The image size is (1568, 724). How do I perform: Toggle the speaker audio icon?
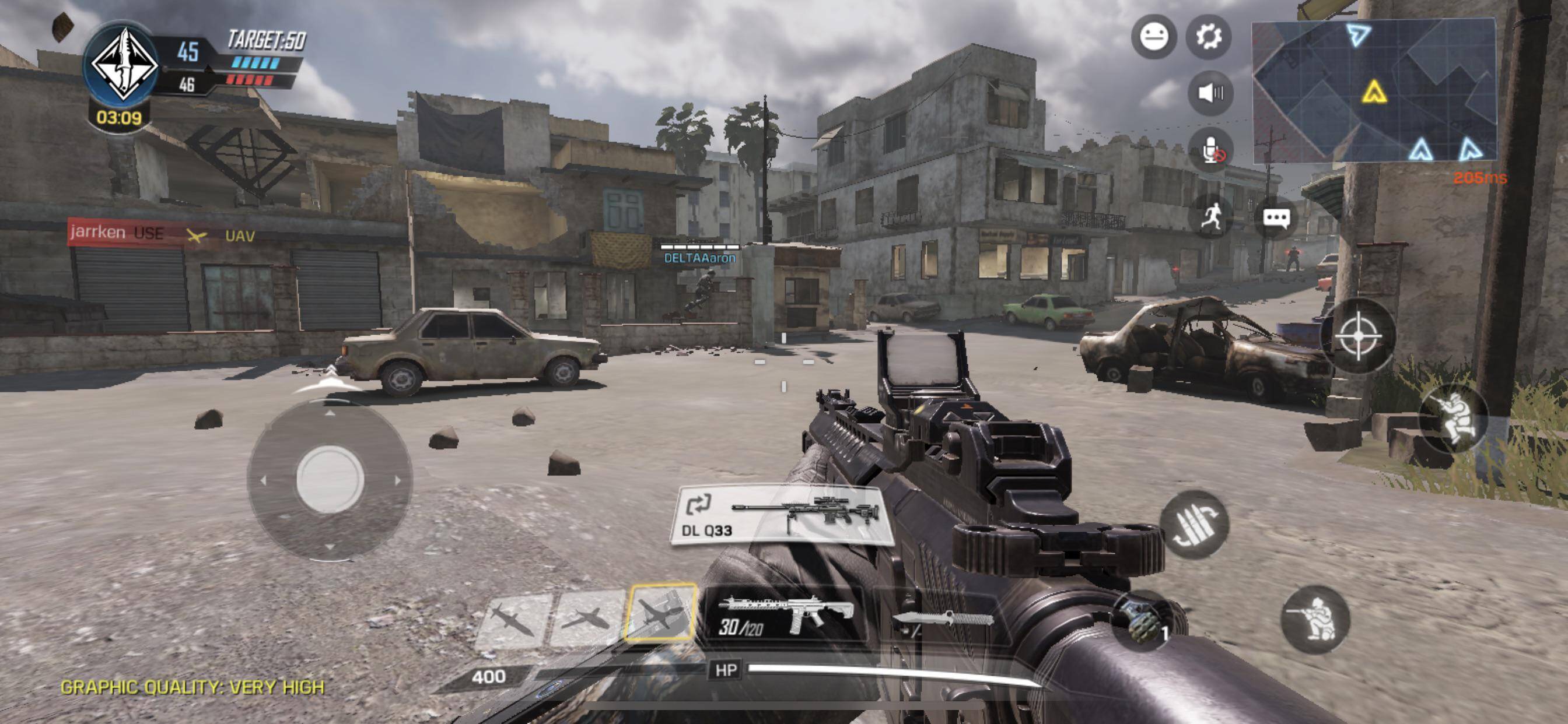click(1210, 93)
